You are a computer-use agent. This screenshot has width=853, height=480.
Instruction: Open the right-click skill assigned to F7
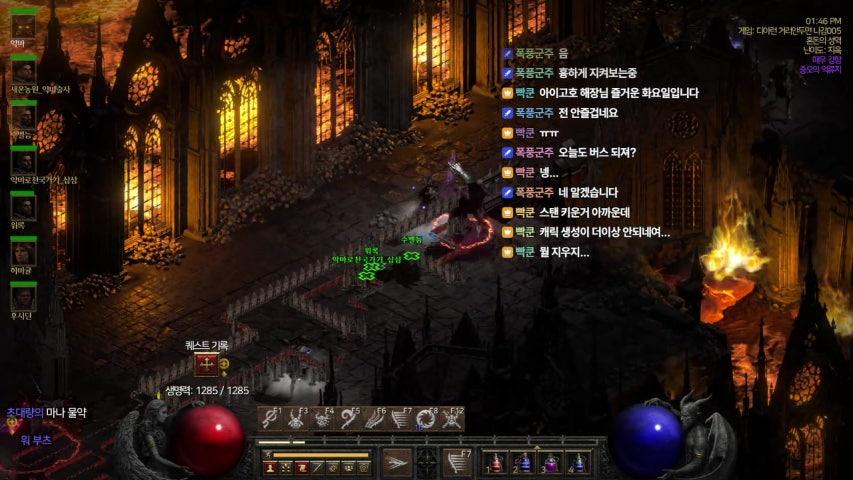click(457, 462)
